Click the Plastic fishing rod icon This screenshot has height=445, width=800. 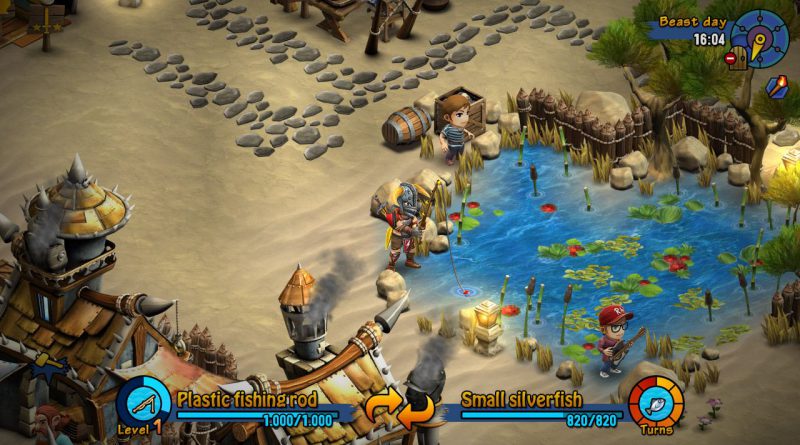(x=142, y=403)
